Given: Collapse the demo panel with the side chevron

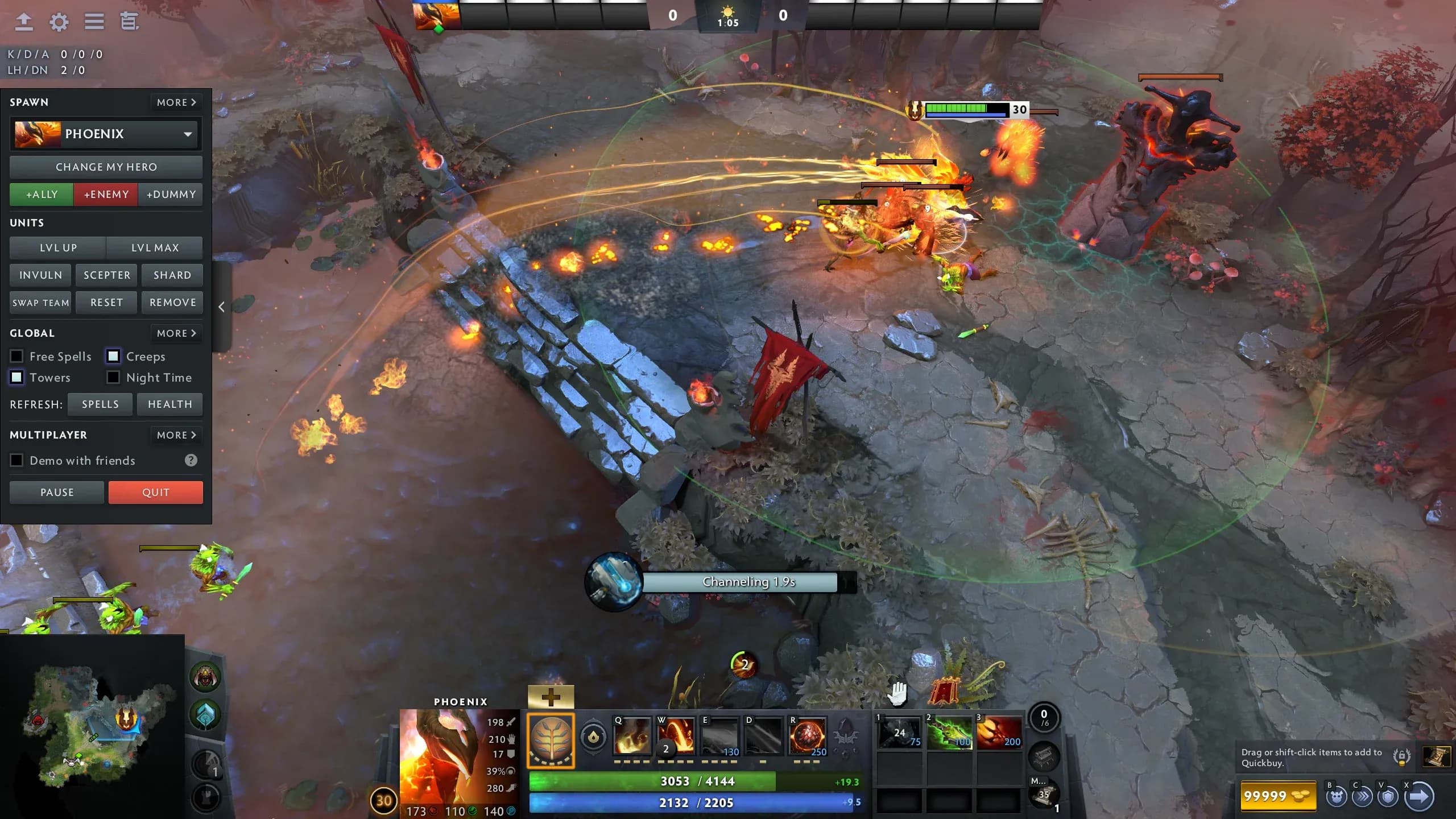Looking at the screenshot, I should pyautogui.click(x=221, y=307).
